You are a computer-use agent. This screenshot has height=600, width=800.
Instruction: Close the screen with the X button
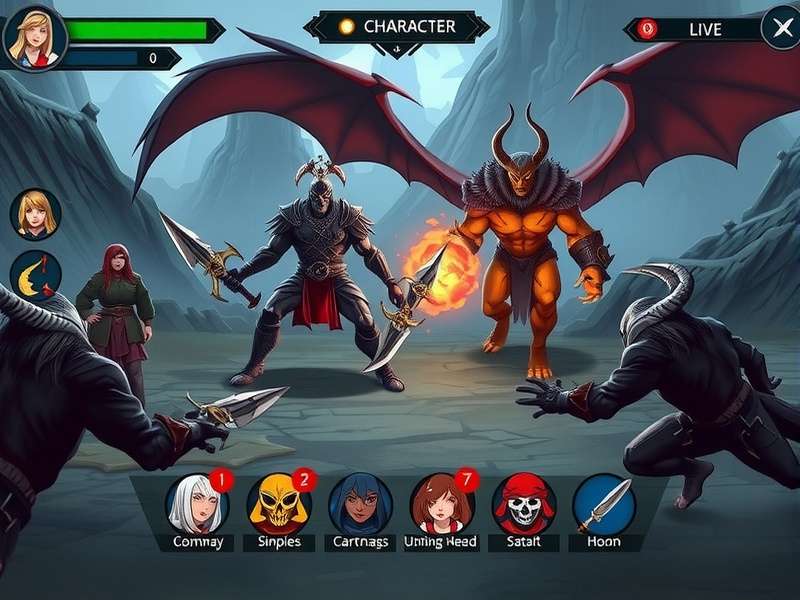click(779, 28)
